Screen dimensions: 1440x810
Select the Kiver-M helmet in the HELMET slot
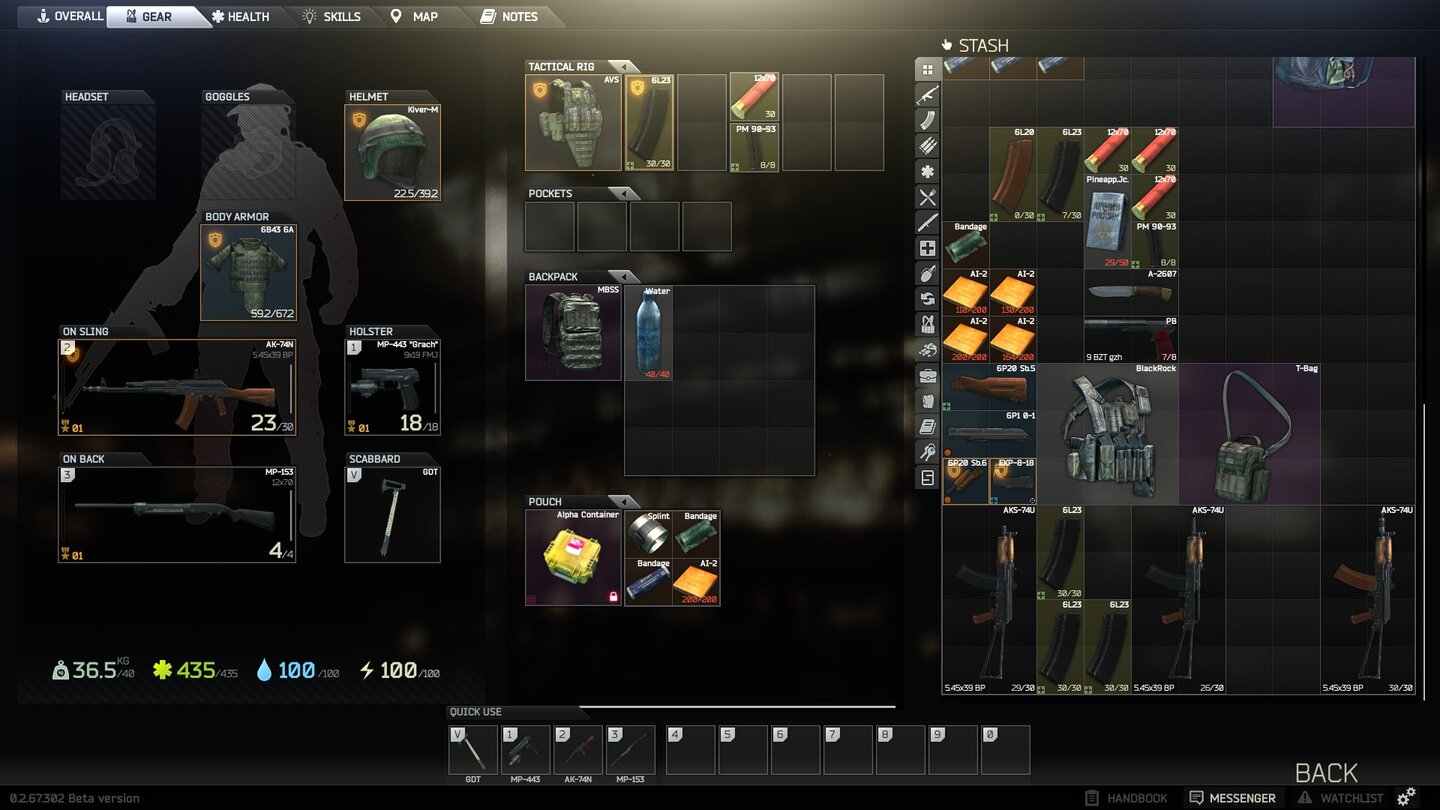coord(392,145)
